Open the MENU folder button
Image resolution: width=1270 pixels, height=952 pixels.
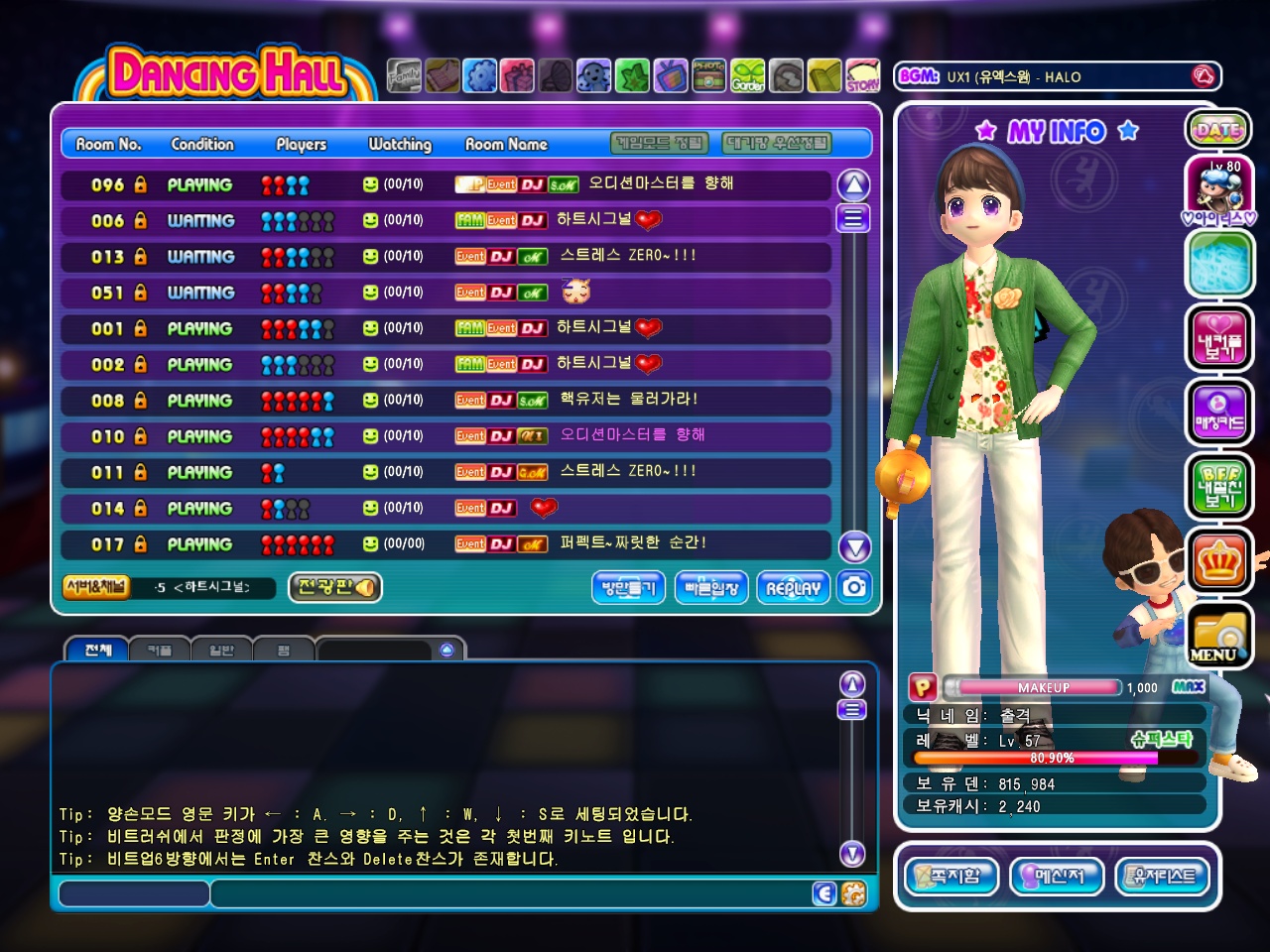coord(1217,637)
